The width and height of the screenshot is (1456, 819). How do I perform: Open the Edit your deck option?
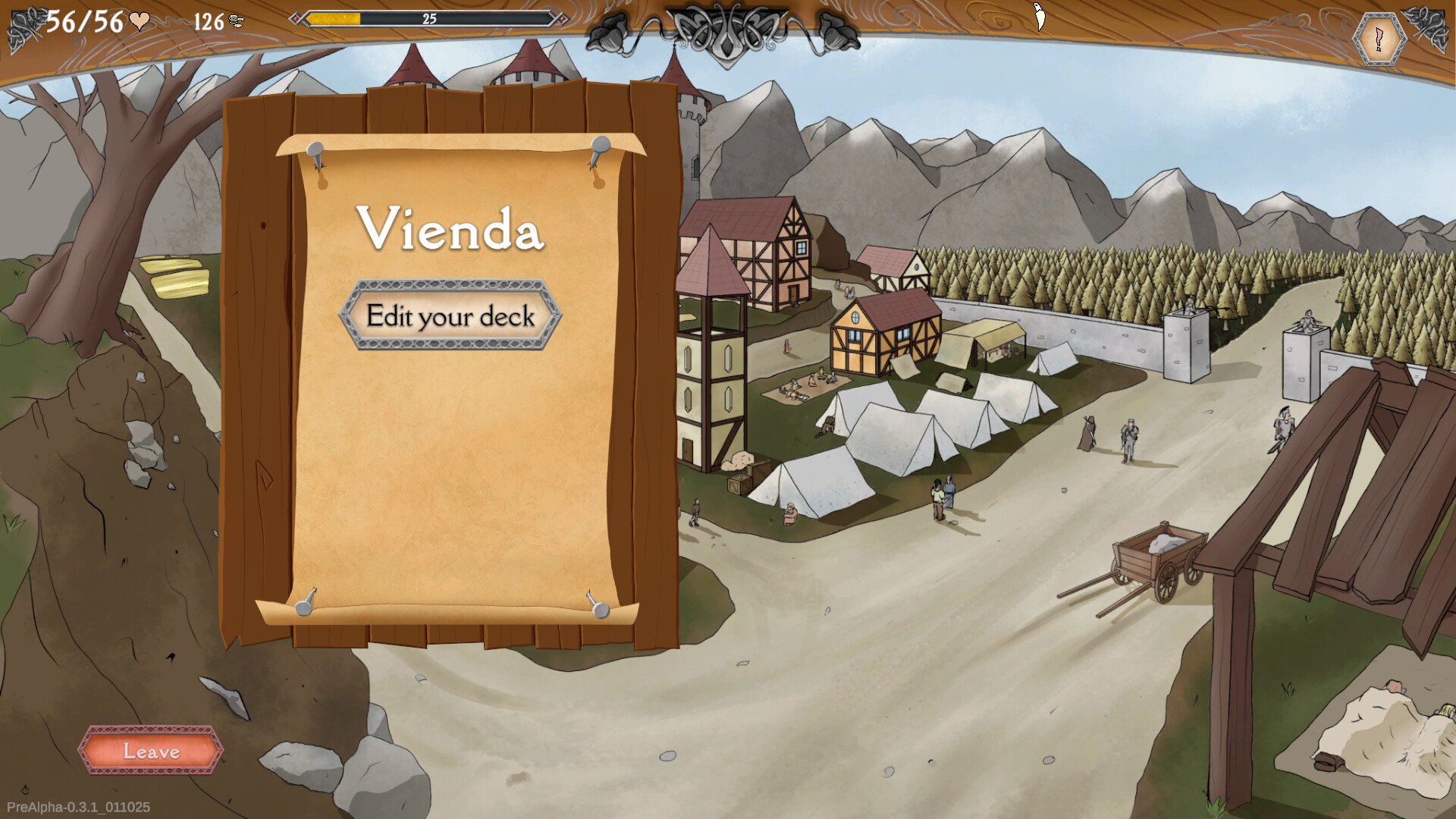tap(450, 315)
